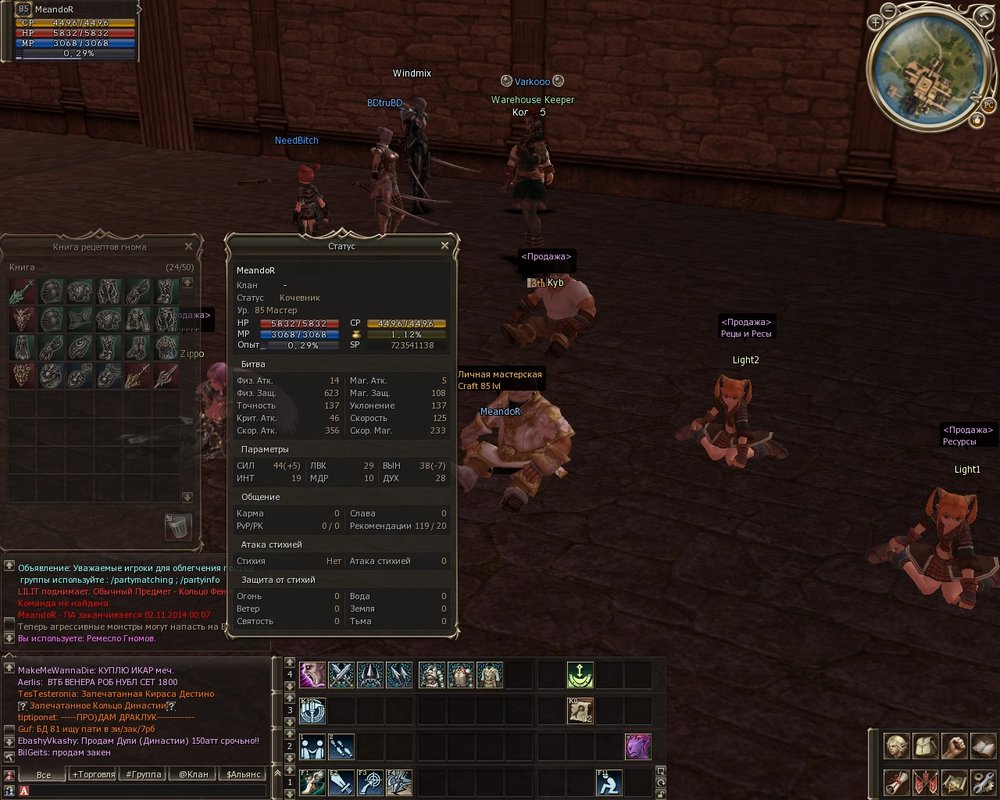Click the PC button beside the minimap
Screen dimensions: 1000x800
(988, 104)
